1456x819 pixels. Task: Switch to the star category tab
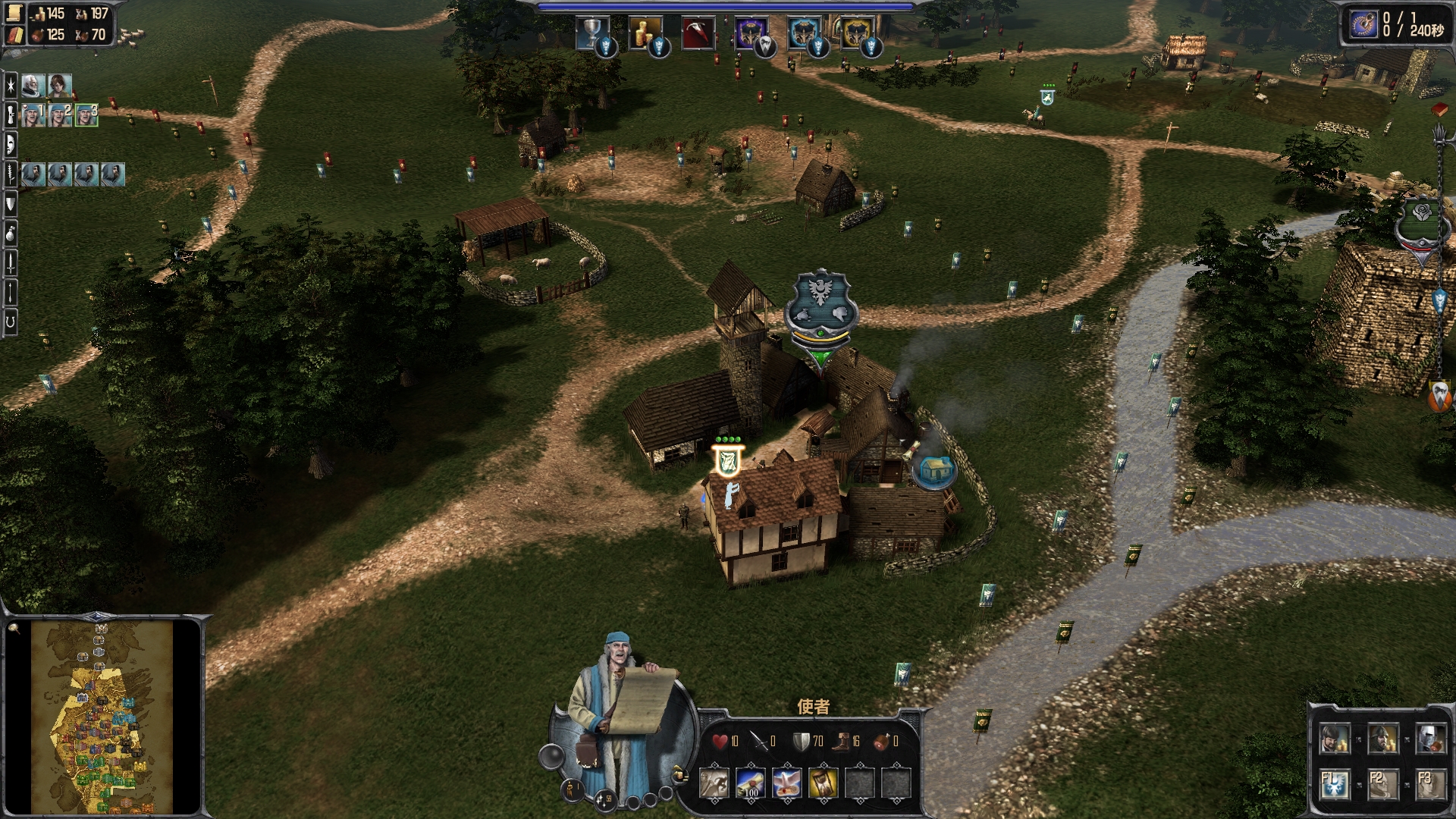[x=11, y=86]
